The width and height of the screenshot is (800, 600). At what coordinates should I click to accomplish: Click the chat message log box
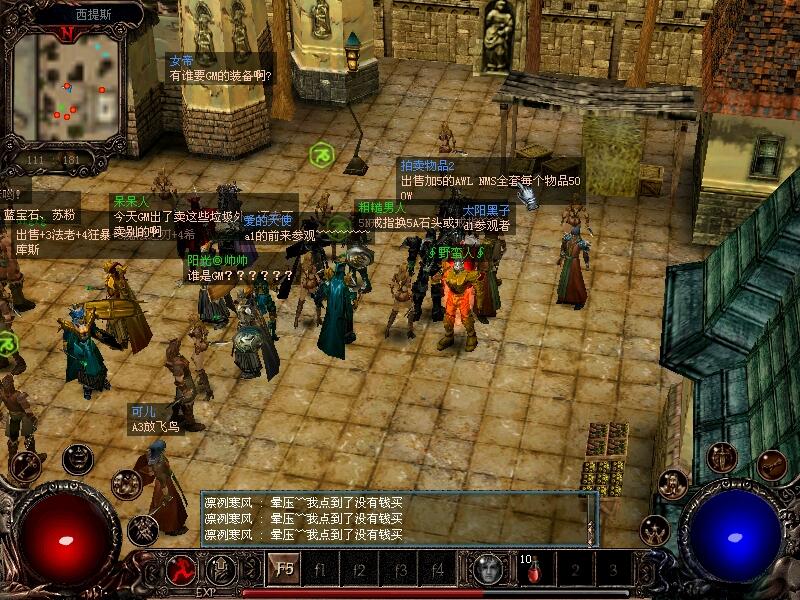(393, 519)
